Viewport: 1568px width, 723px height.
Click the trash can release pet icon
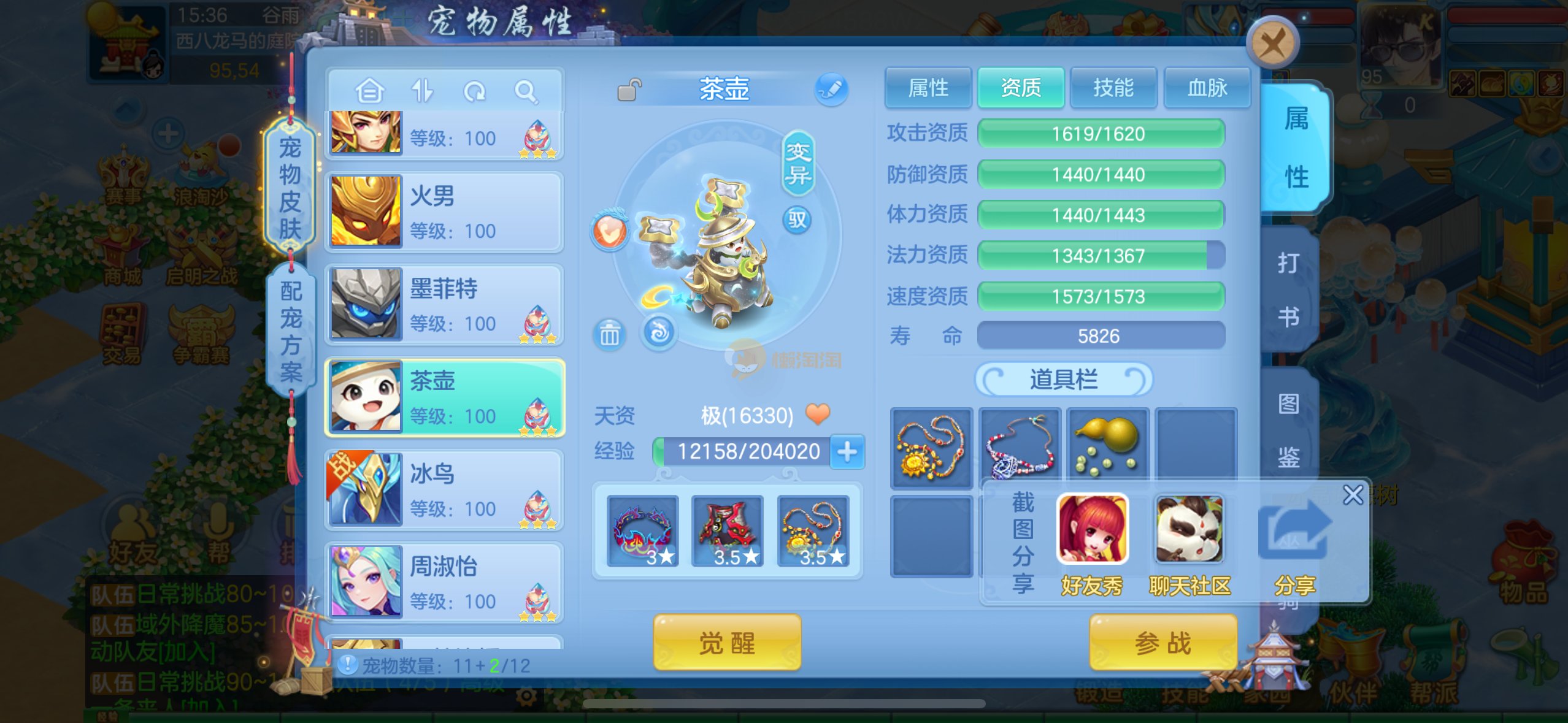[609, 335]
